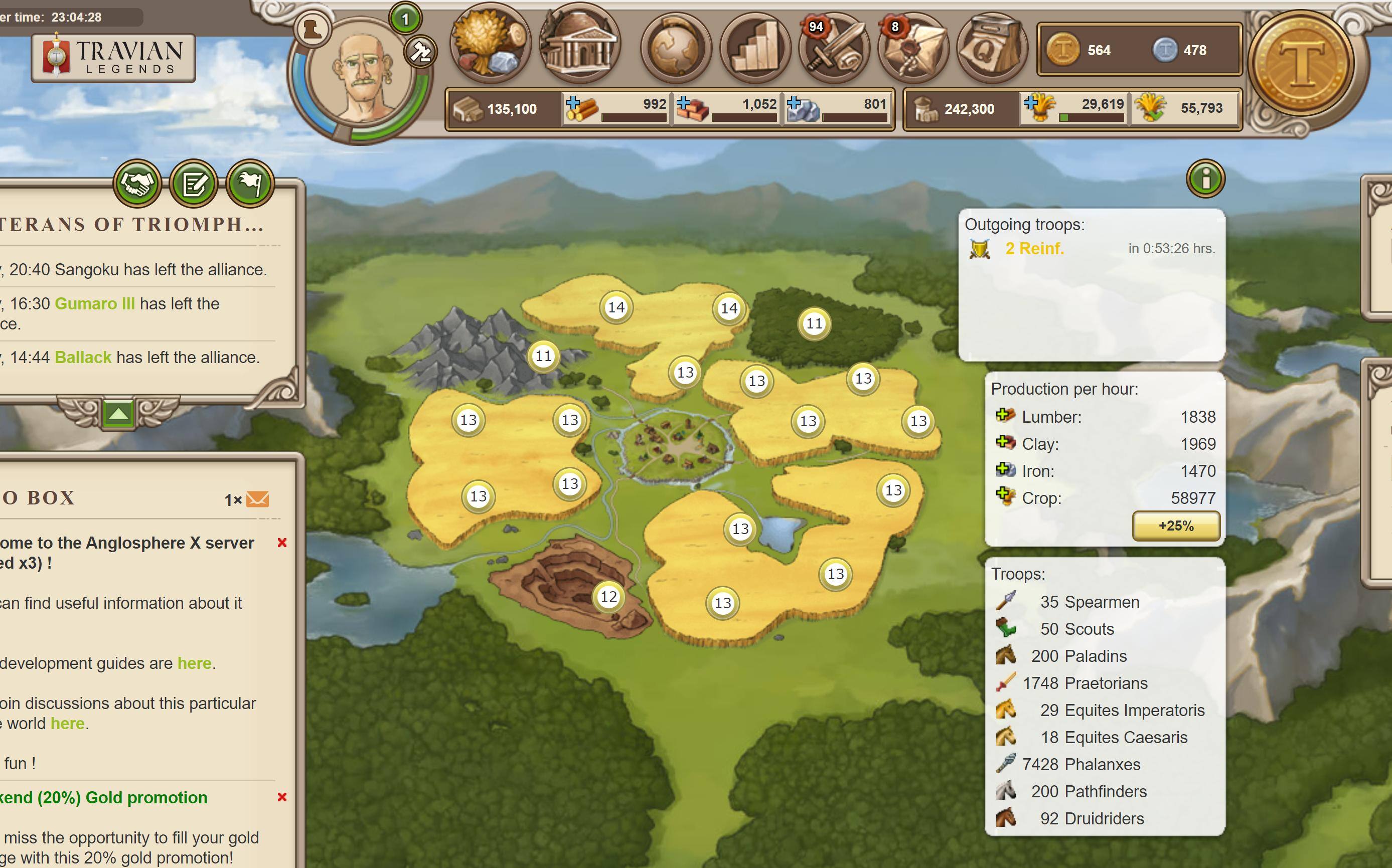This screenshot has height=868, width=1392.
Task: Open the green info button
Action: click(x=1205, y=179)
